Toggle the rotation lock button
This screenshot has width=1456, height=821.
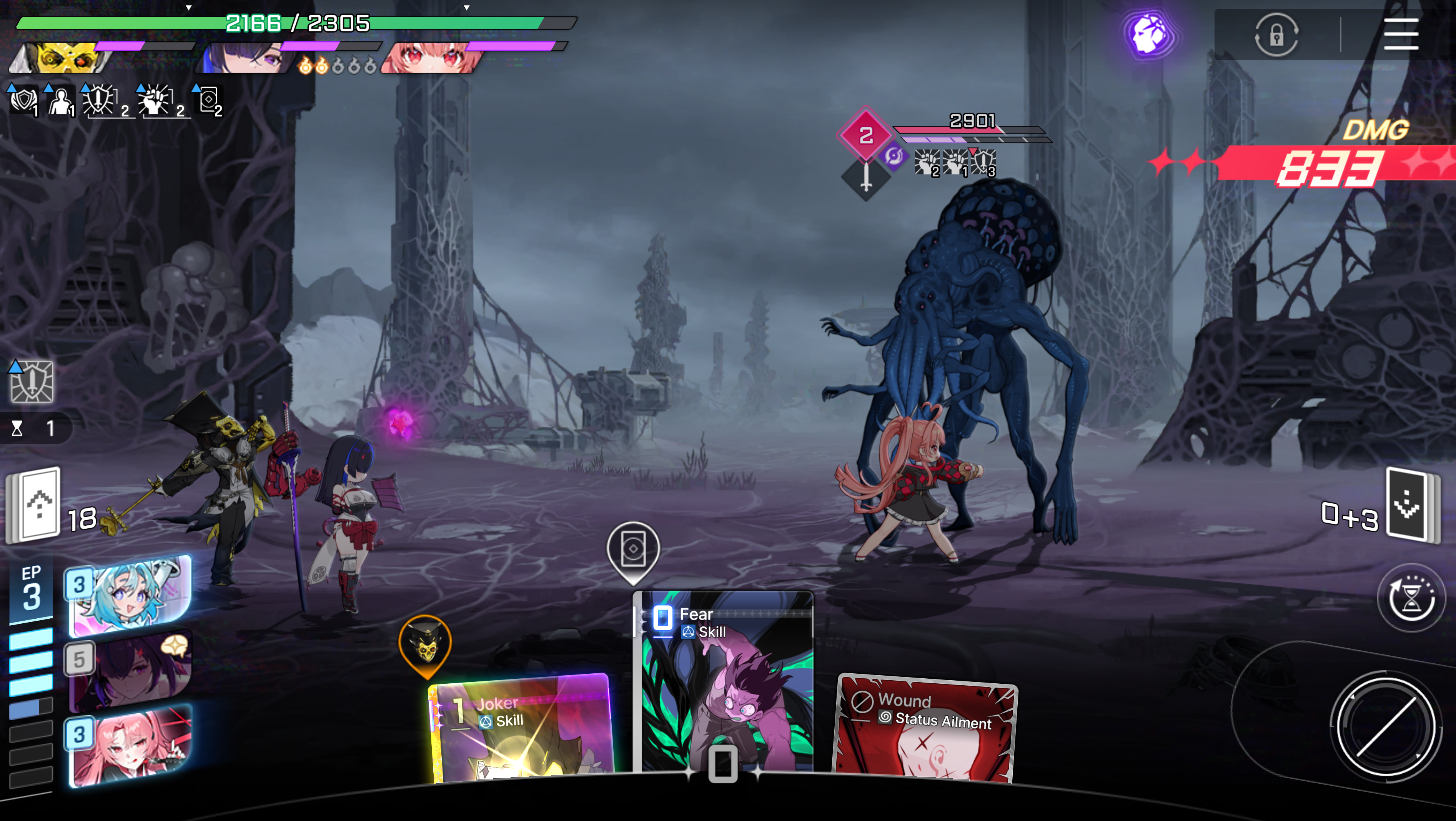[x=1276, y=36]
